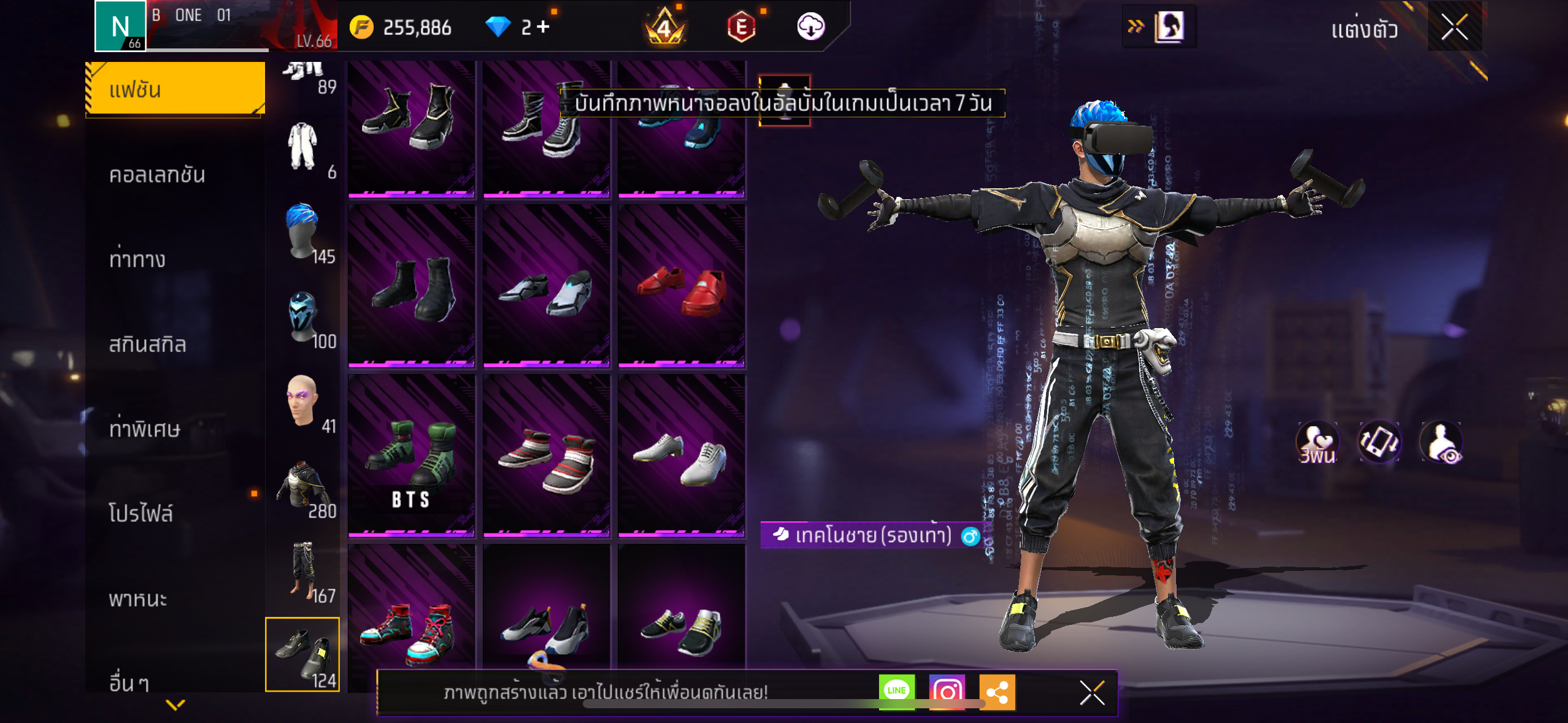Open the cloud download icon

(x=810, y=27)
